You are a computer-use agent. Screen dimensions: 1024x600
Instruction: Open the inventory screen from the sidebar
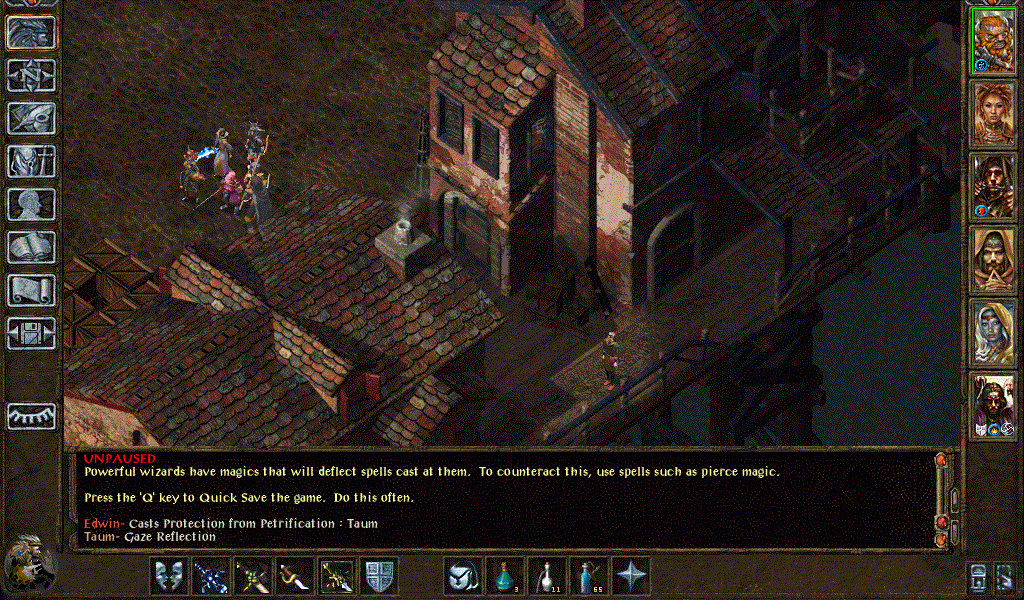coord(31,161)
